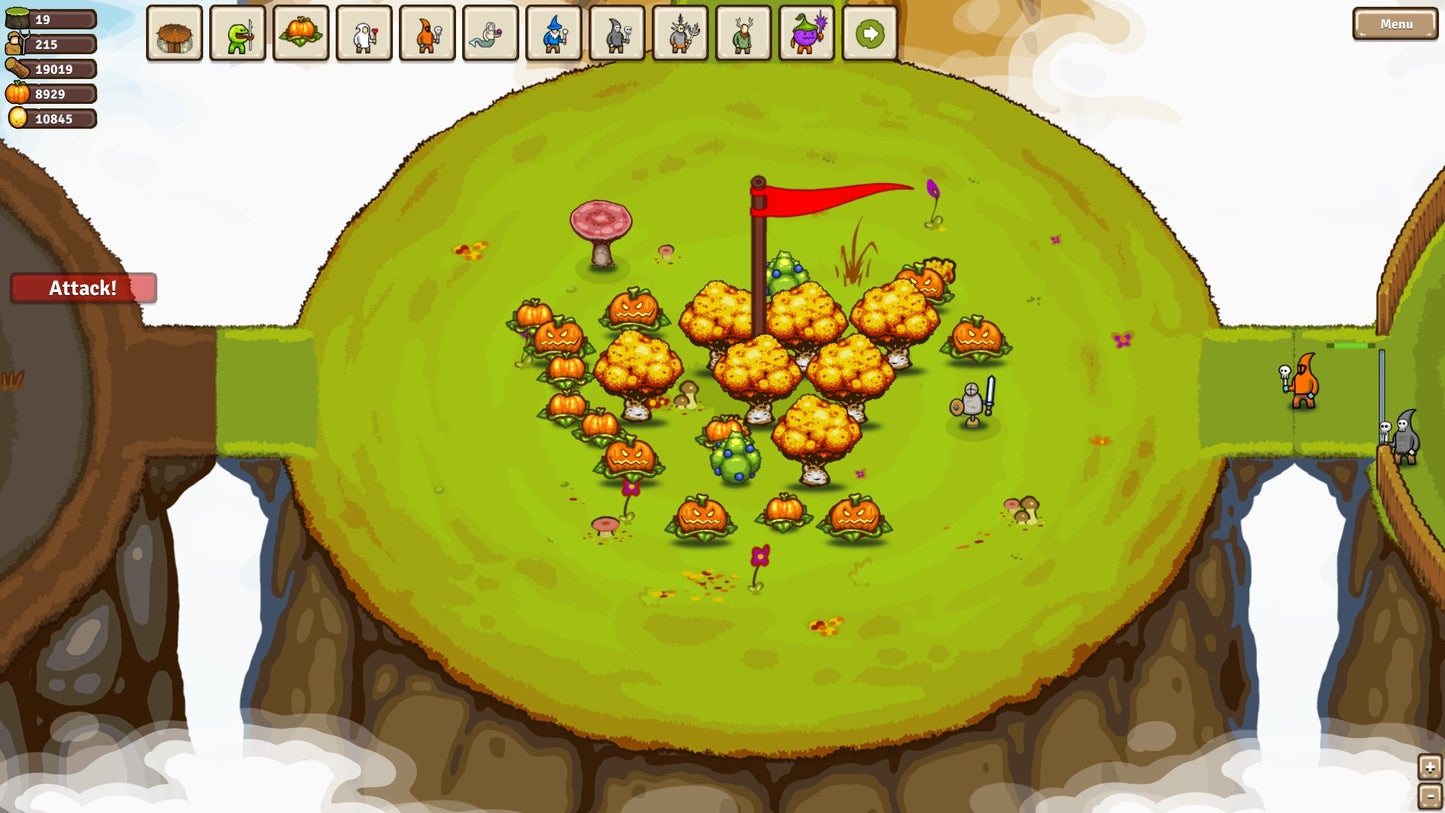Zoom in with the plus button
The width and height of the screenshot is (1445, 813).
click(1429, 766)
